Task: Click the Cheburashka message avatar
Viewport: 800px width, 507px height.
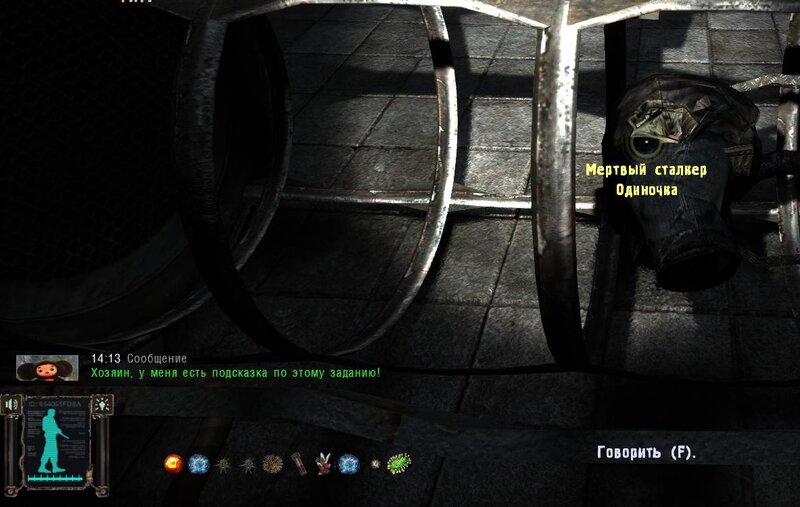Action: click(47, 367)
